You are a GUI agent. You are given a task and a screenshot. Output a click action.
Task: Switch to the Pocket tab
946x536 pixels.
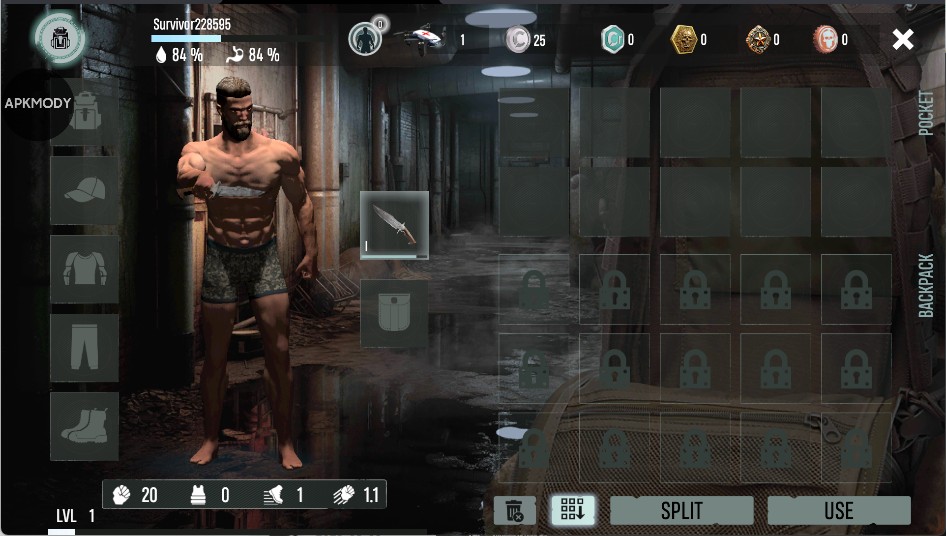[x=926, y=113]
